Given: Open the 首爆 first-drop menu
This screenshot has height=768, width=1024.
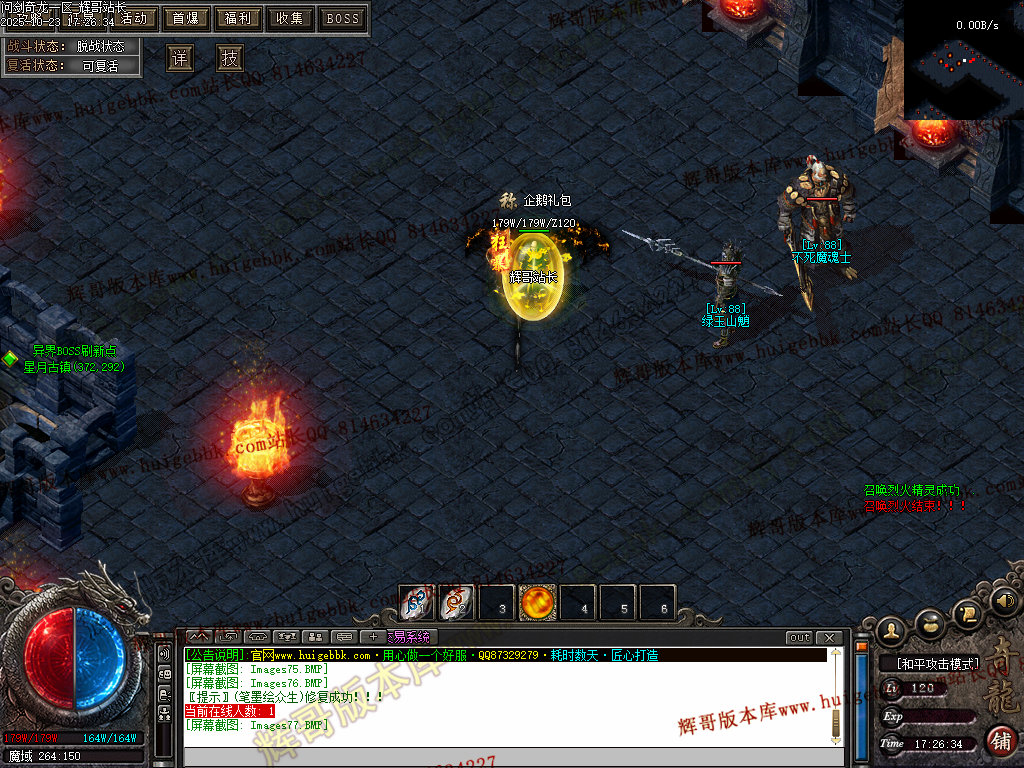Looking at the screenshot, I should (185, 18).
